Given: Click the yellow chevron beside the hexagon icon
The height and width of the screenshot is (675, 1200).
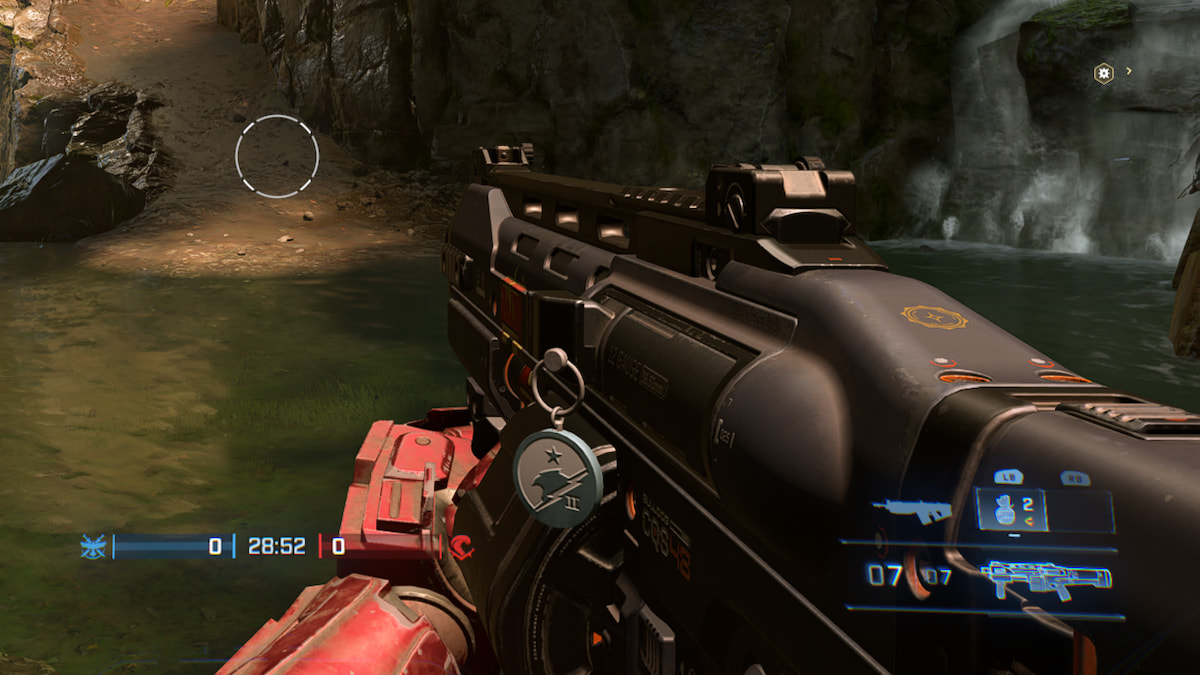Looking at the screenshot, I should pos(1129,71).
